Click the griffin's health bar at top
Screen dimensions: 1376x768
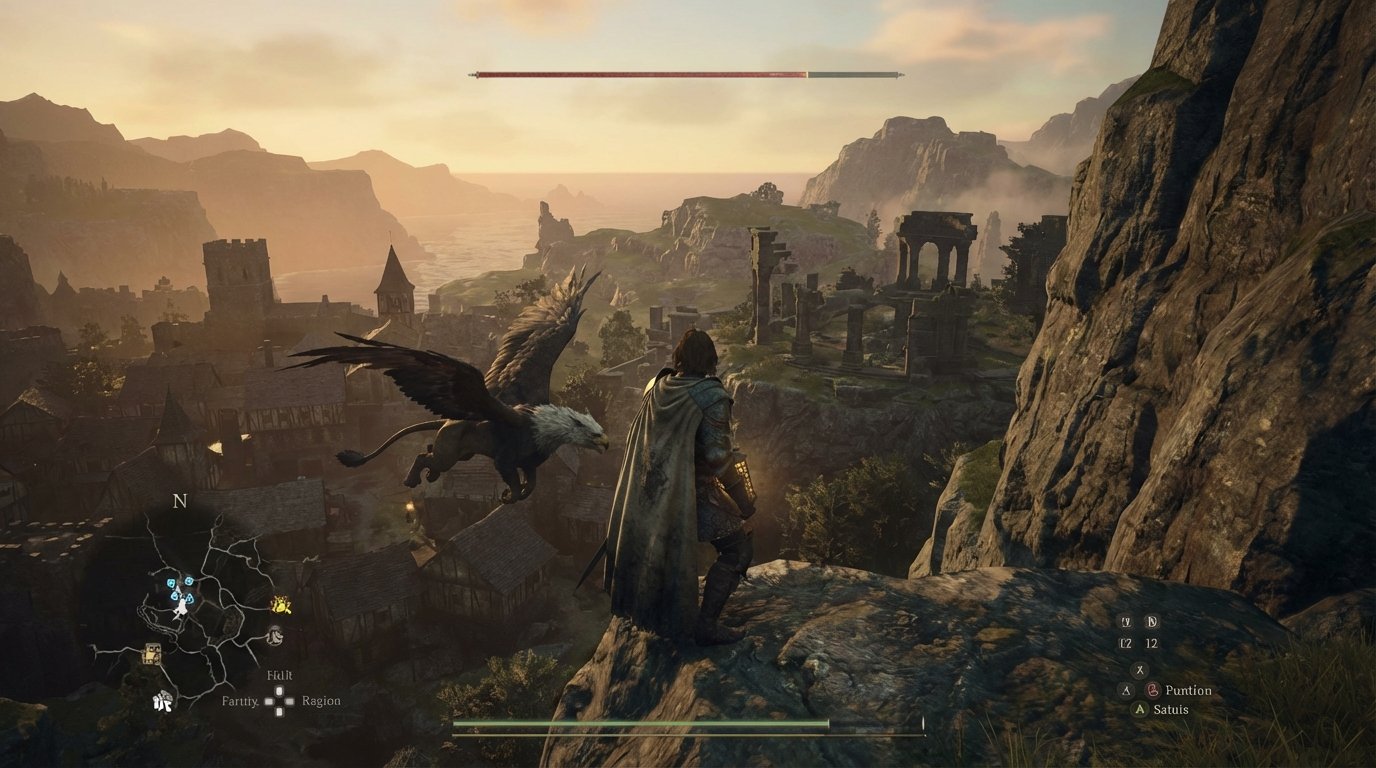tap(686, 71)
